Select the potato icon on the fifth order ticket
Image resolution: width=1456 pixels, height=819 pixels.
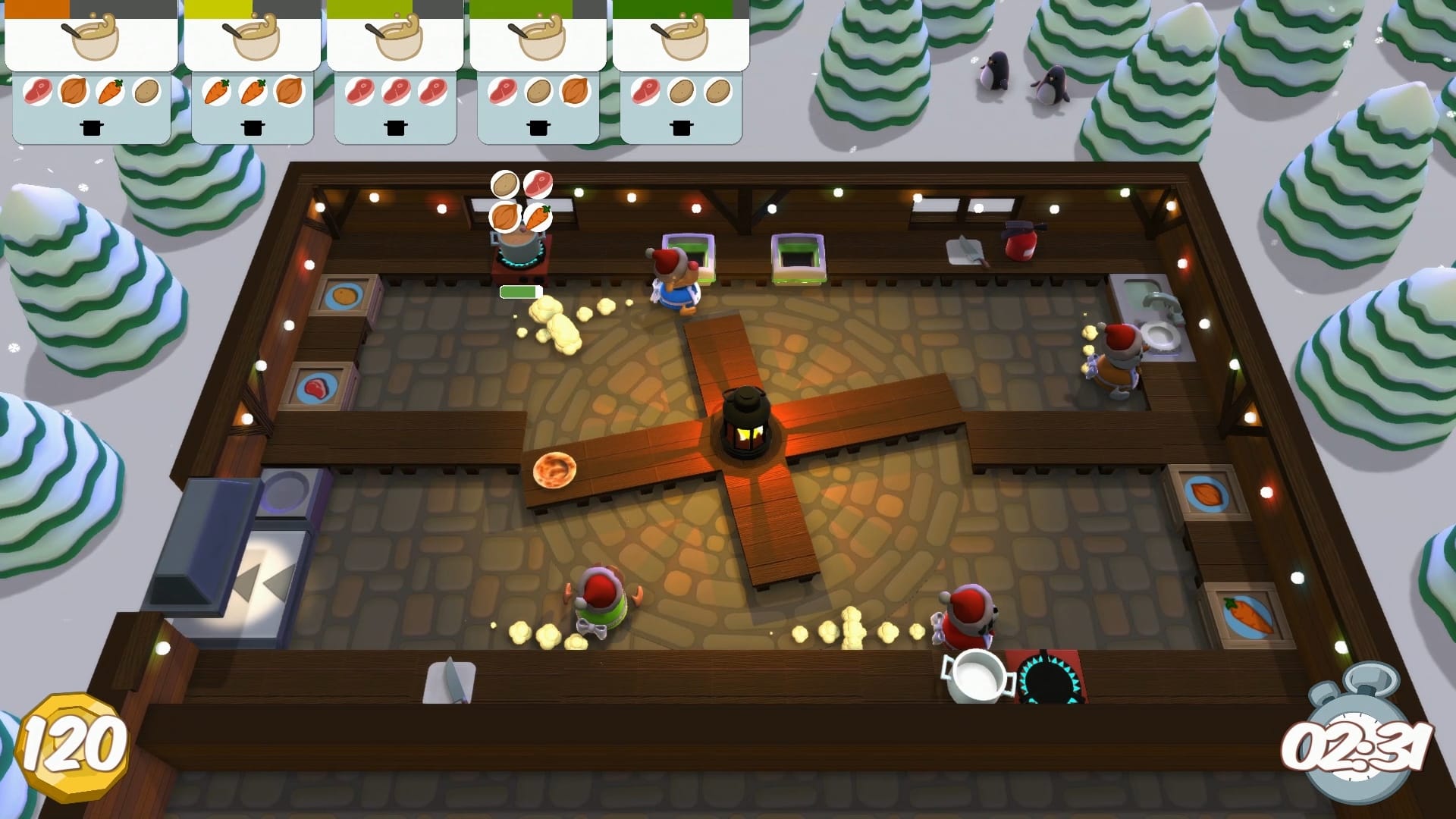(682, 91)
